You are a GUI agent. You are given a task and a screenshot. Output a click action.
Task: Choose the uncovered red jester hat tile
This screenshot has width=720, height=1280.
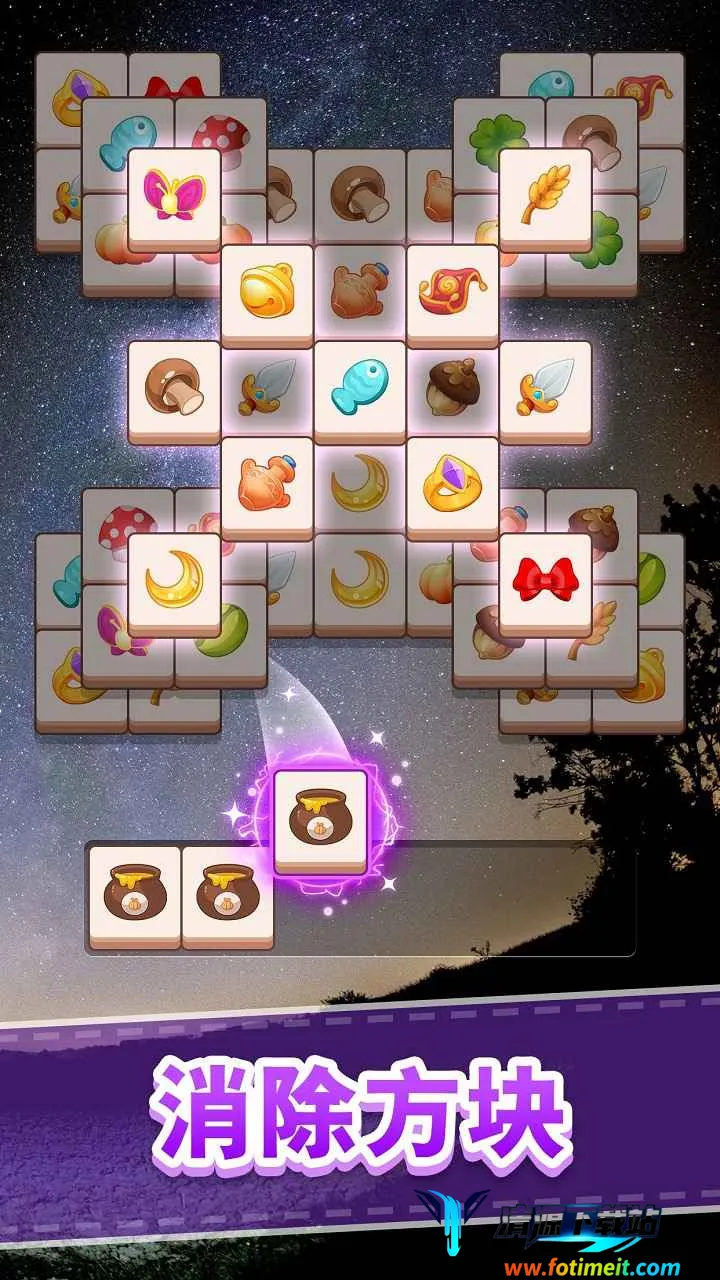click(x=452, y=291)
